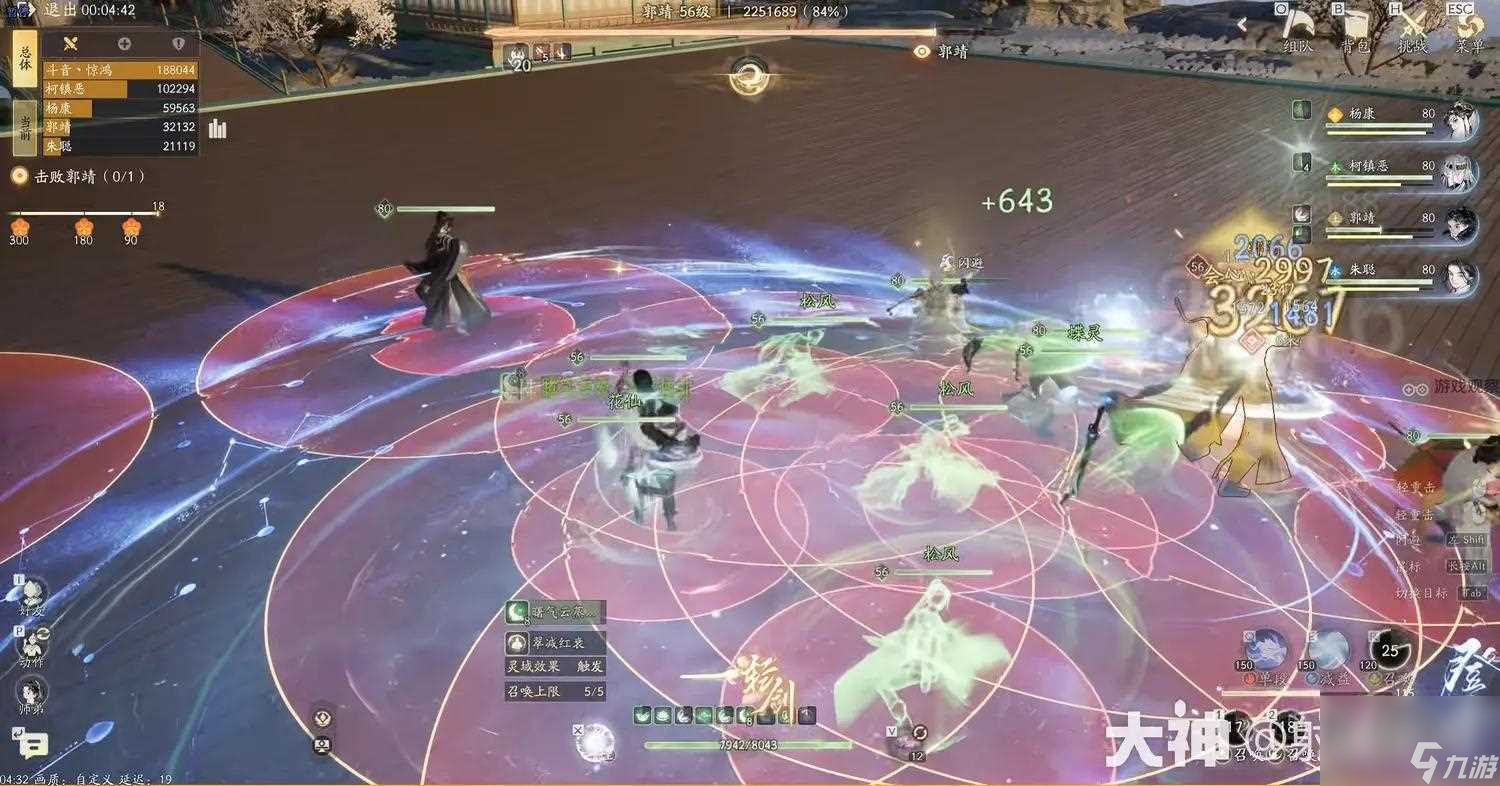1500x786 pixels.
Task: Switch to the 当前 damage tab
Action: (27, 128)
